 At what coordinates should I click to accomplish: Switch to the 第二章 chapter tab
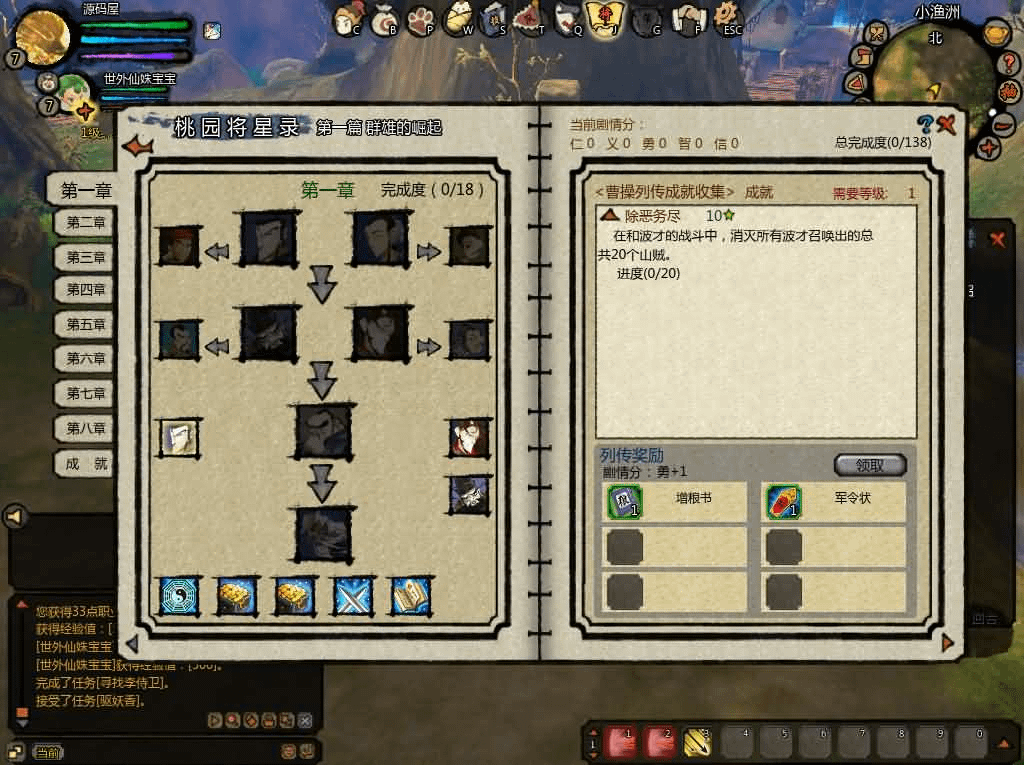85,224
